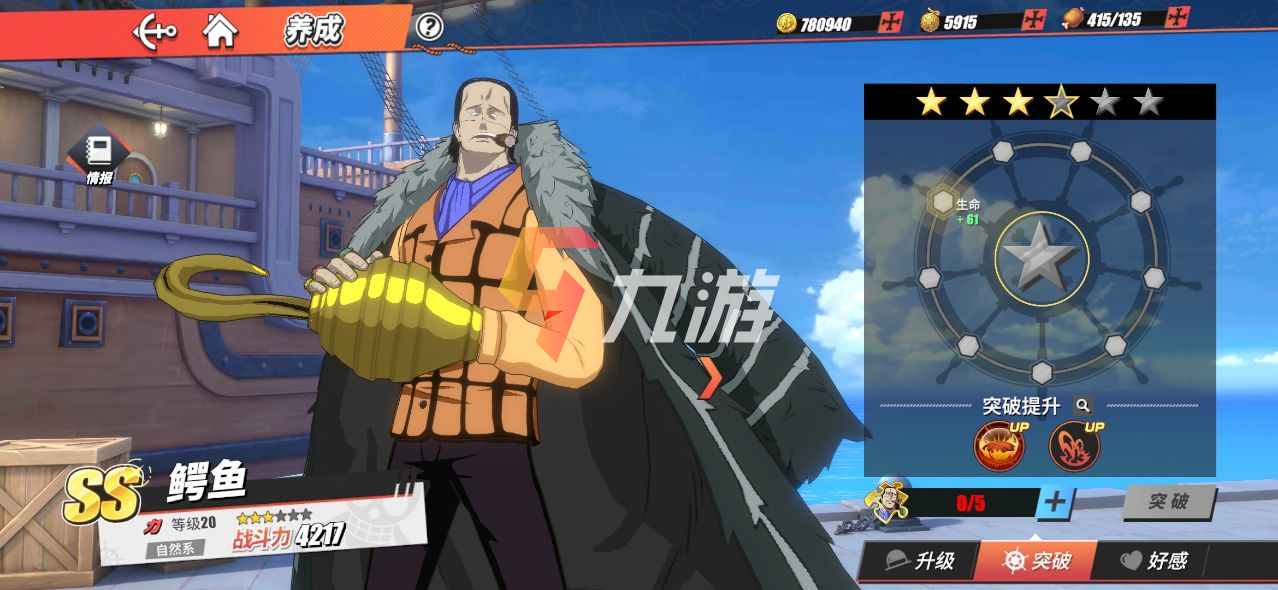
Task: Click the central star on the ship wheel
Action: (x=1041, y=258)
